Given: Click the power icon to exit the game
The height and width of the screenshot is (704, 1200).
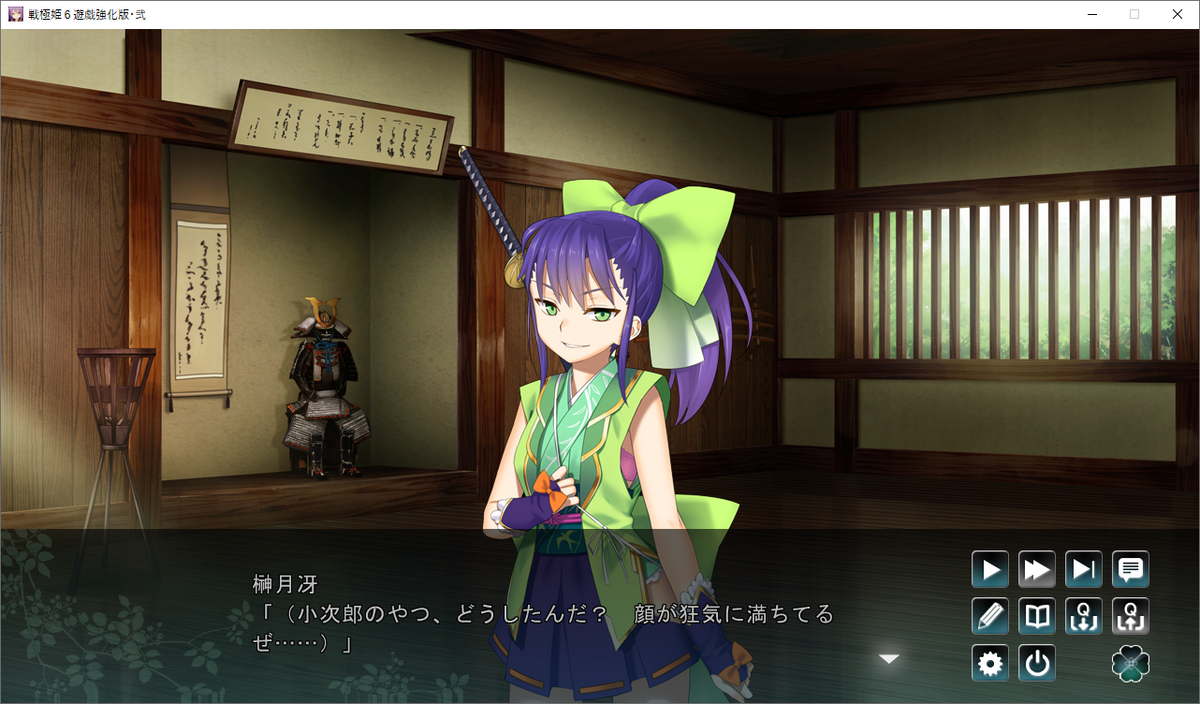Looking at the screenshot, I should (x=1037, y=663).
